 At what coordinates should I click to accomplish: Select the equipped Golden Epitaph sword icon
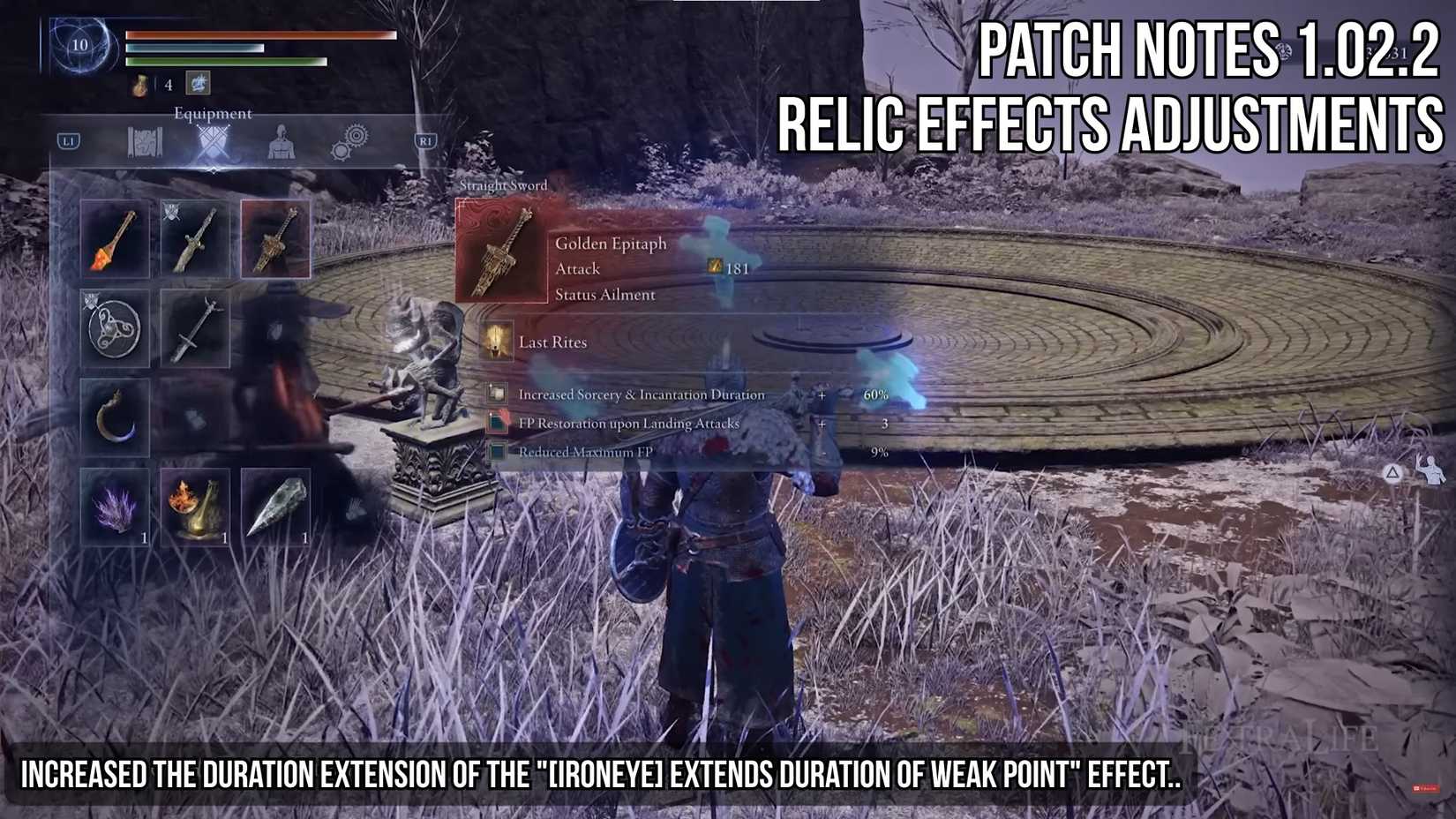pyautogui.click(x=275, y=238)
